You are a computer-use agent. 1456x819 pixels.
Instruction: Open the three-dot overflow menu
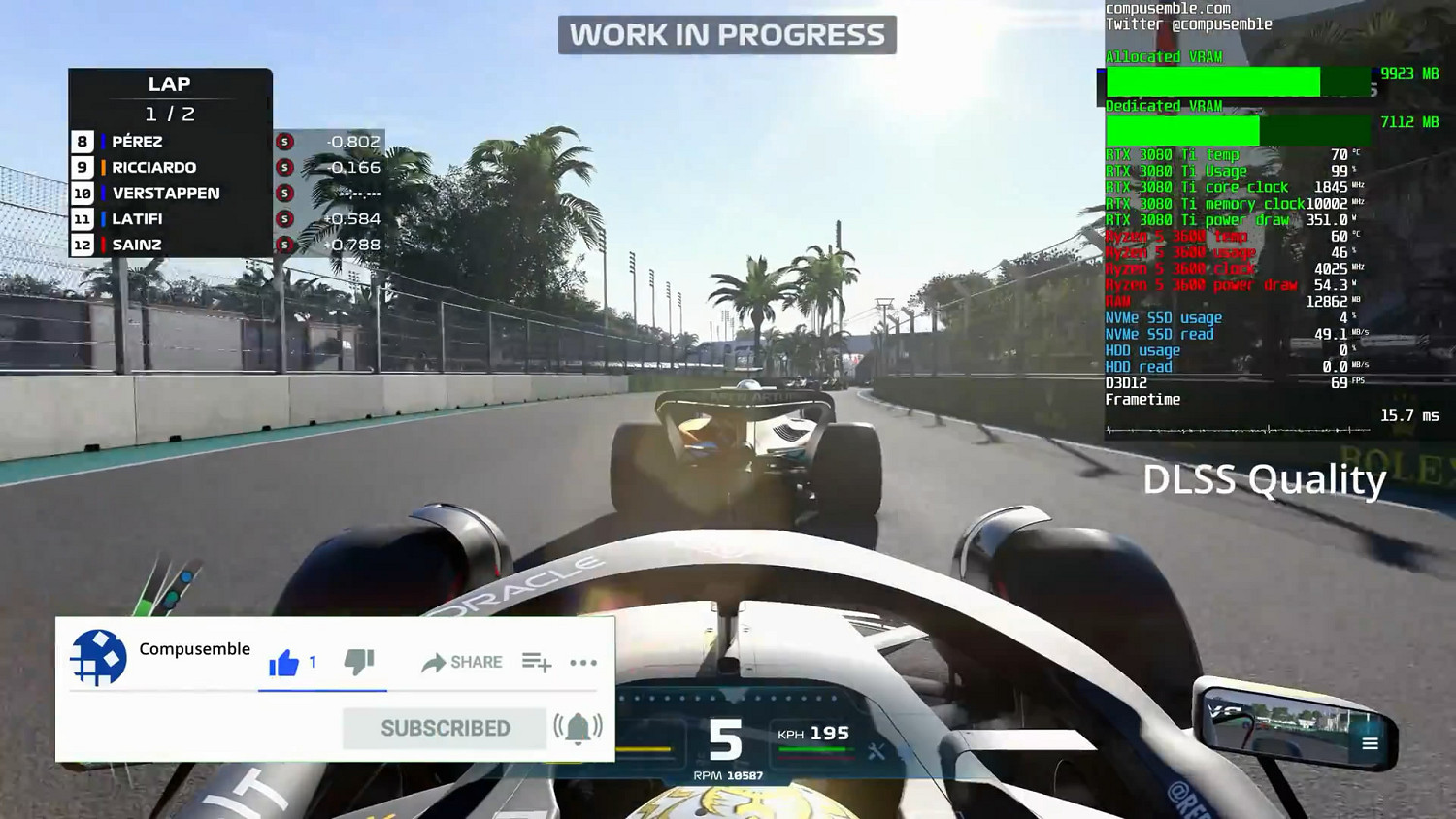(x=583, y=662)
